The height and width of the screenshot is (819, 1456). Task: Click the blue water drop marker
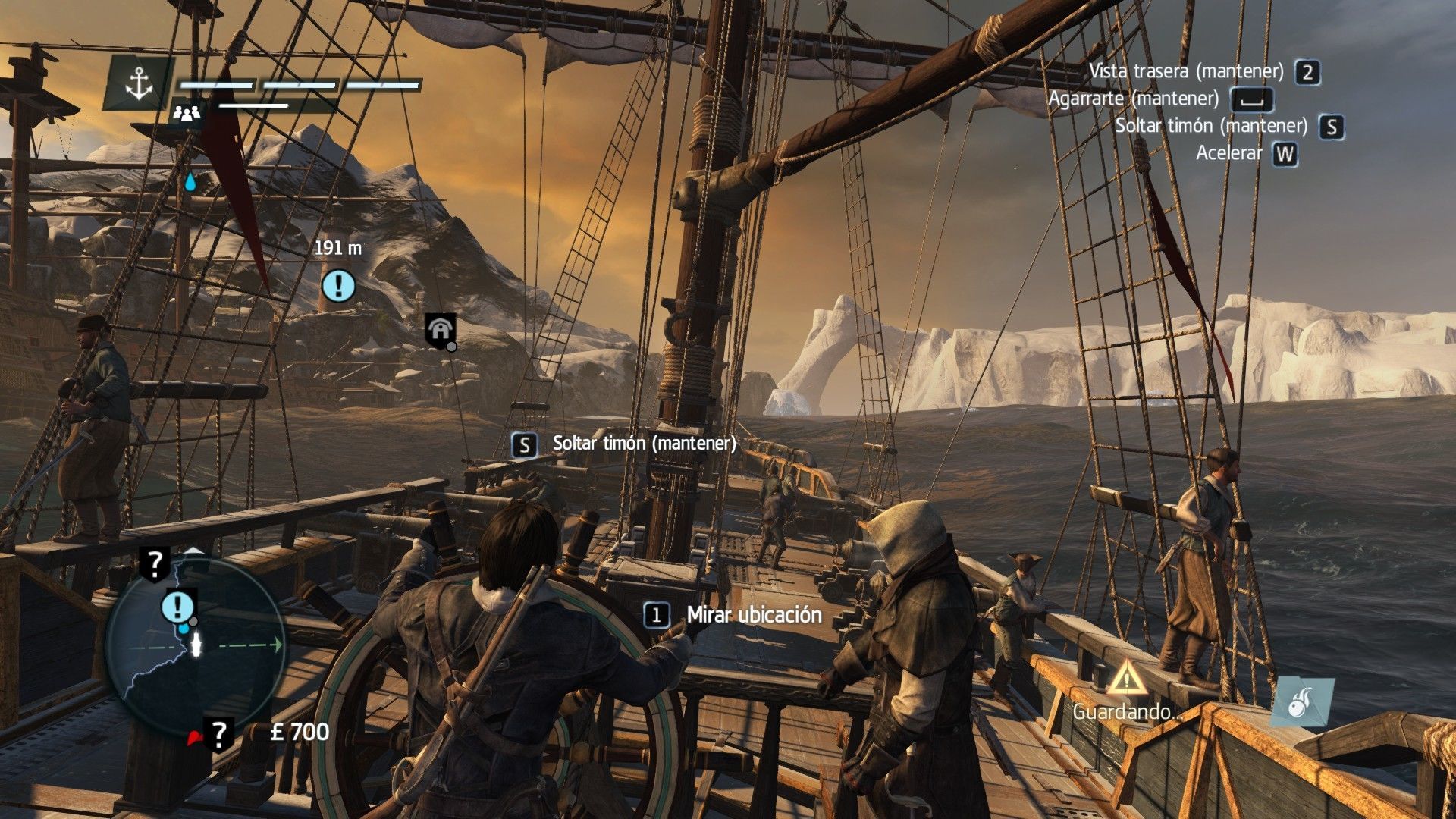point(190,182)
